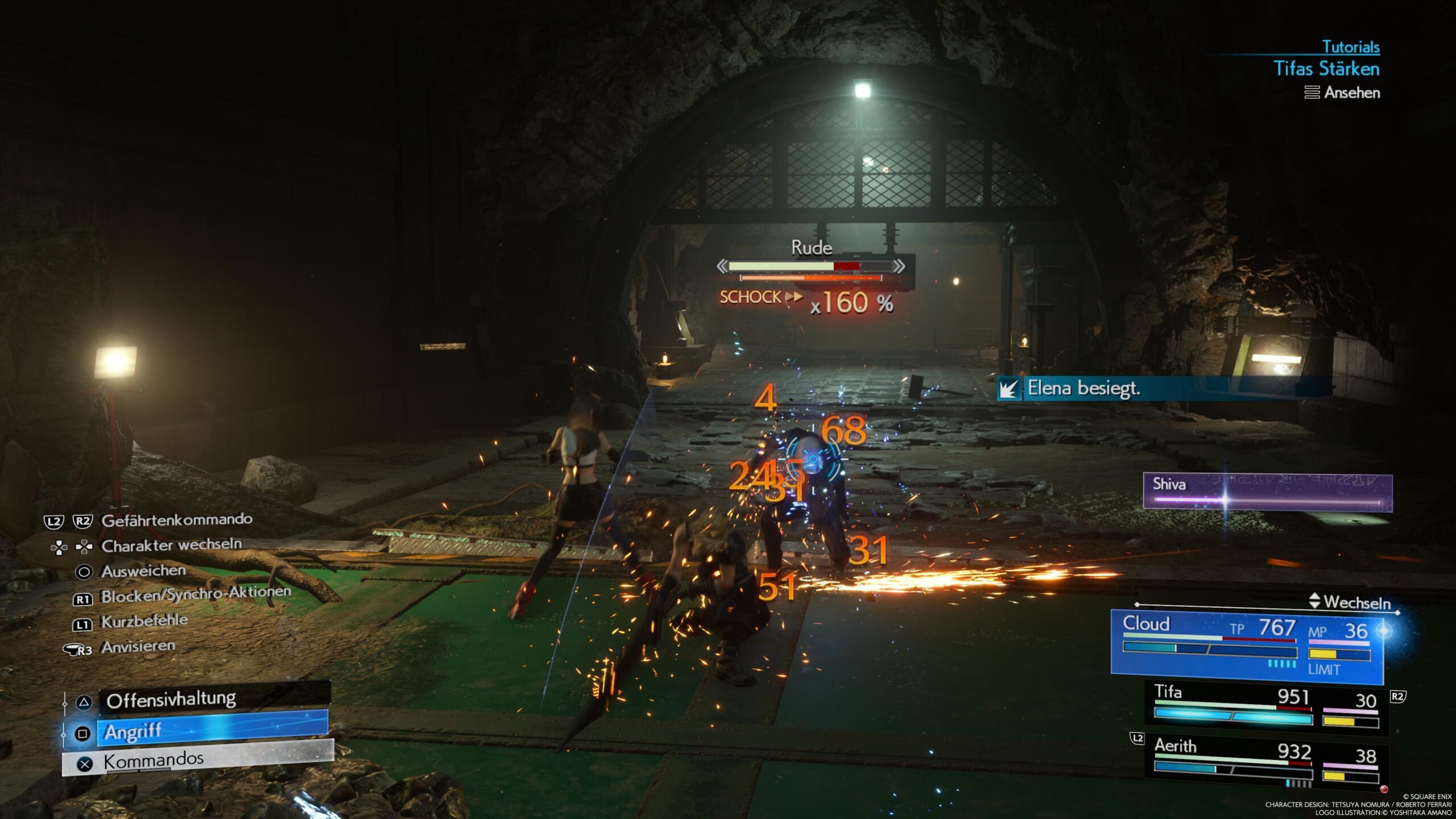The height and width of the screenshot is (819, 1456).
Task: Select Cloud's party panel
Action: pos(1247,647)
